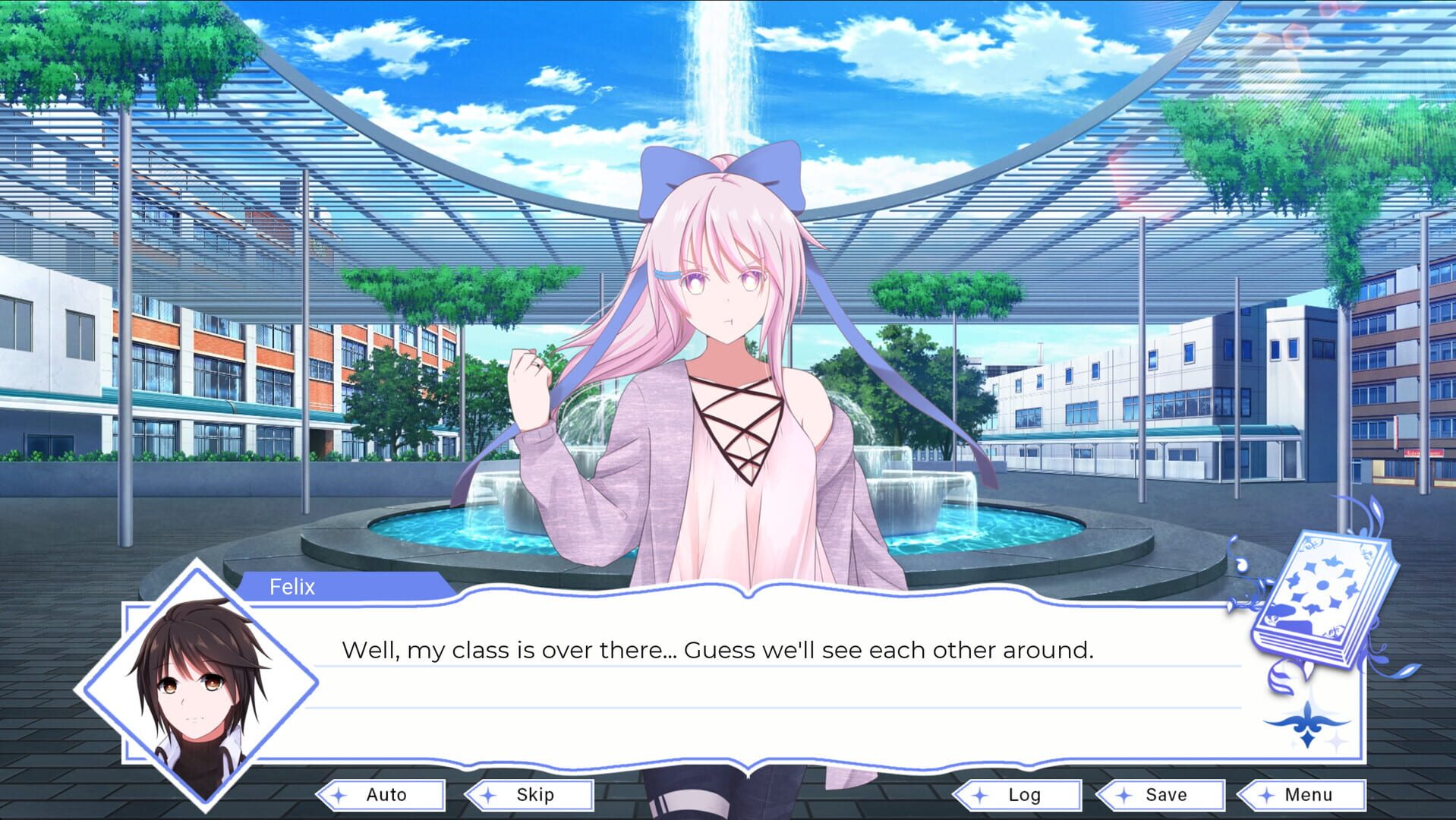Click the sparkle icon on the Save button
The image size is (1456, 820).
1122,795
